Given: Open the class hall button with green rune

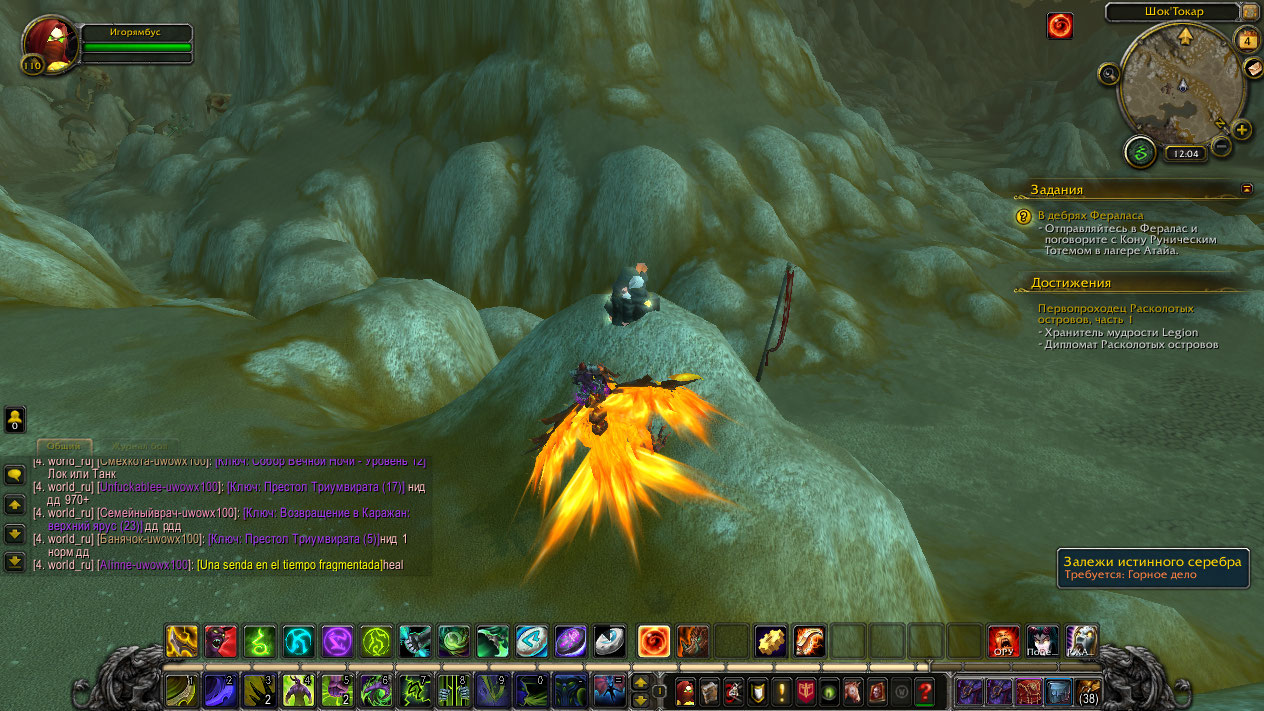Looking at the screenshot, I should point(1140,152).
